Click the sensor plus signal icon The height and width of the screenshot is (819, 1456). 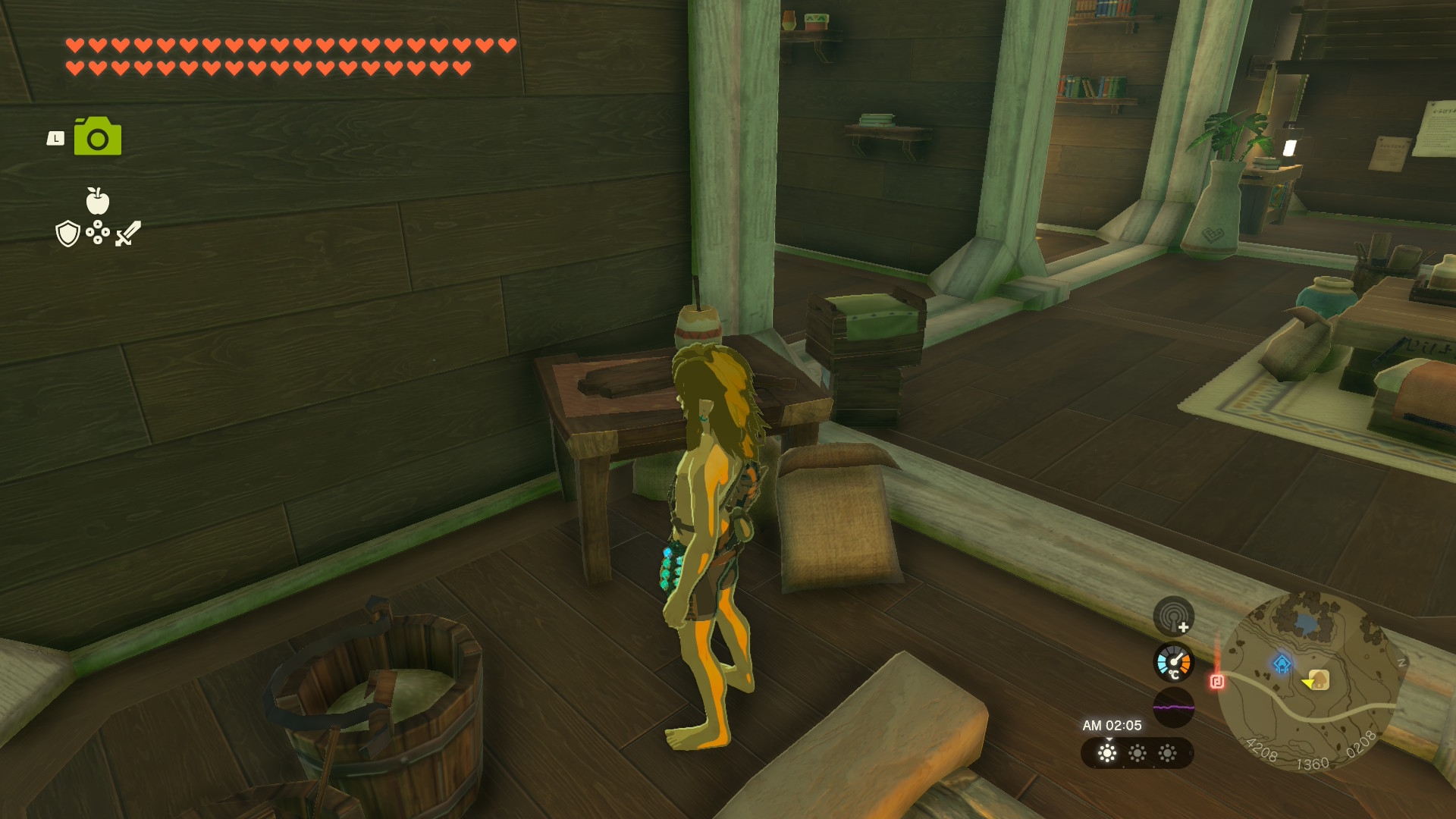click(1173, 616)
